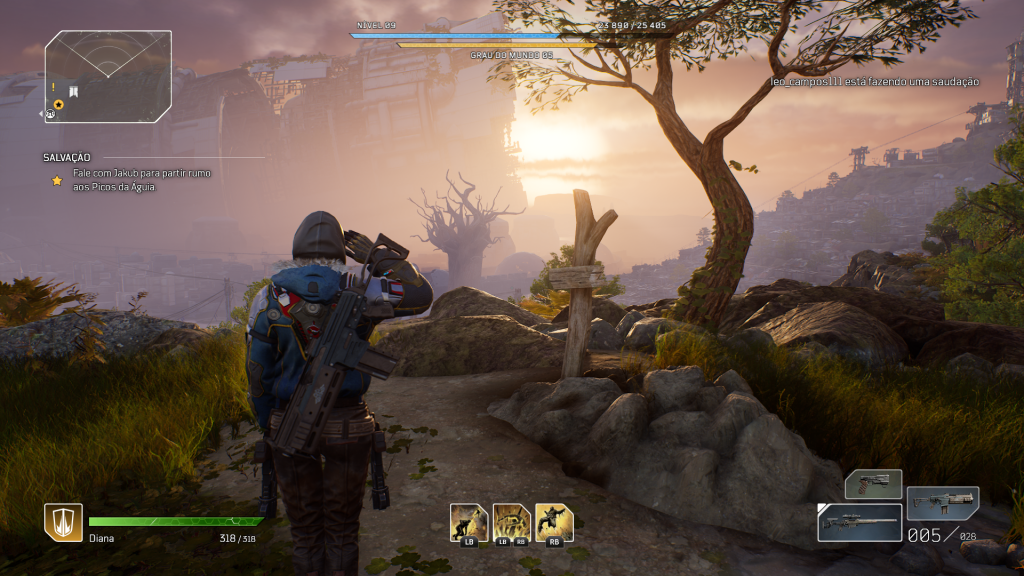
Task: Activate the first ability with the crouching figure
Action: (469, 523)
